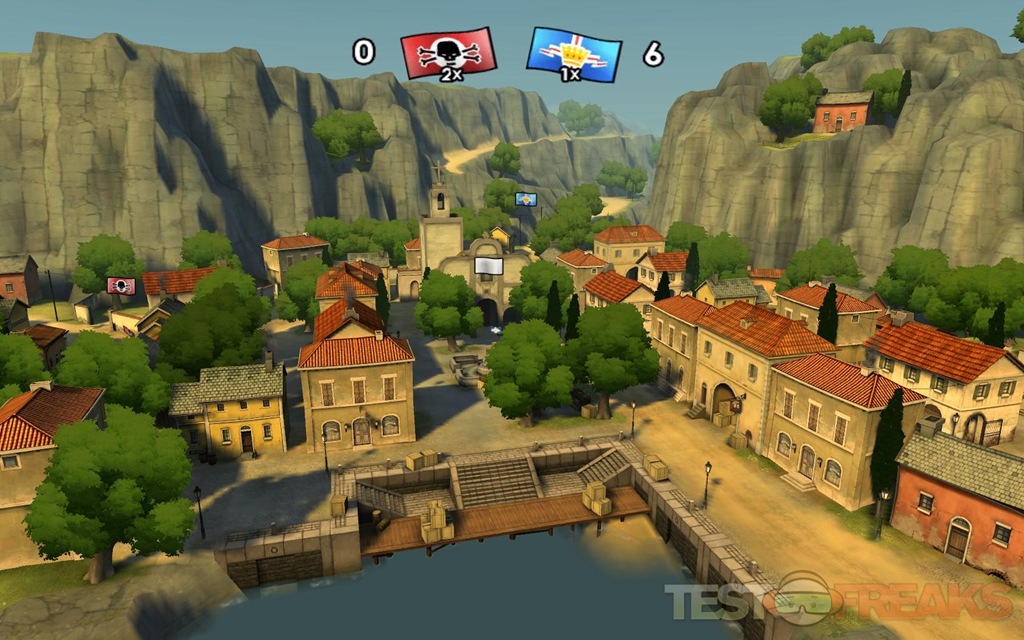Select the blue crown team flag
The width and height of the screenshot is (1024, 640).
[x=574, y=52]
